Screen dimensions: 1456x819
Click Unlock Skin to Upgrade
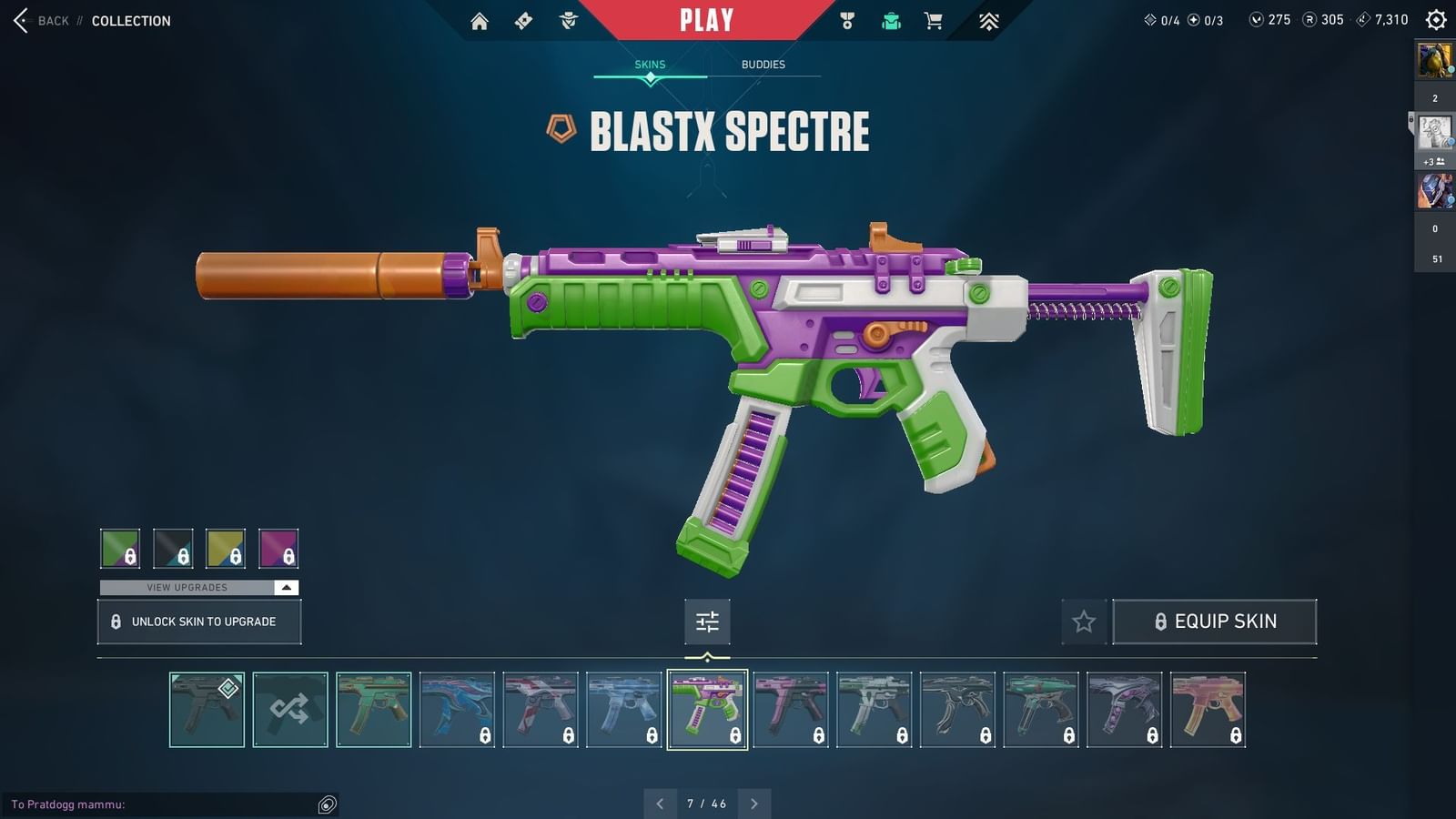[198, 622]
